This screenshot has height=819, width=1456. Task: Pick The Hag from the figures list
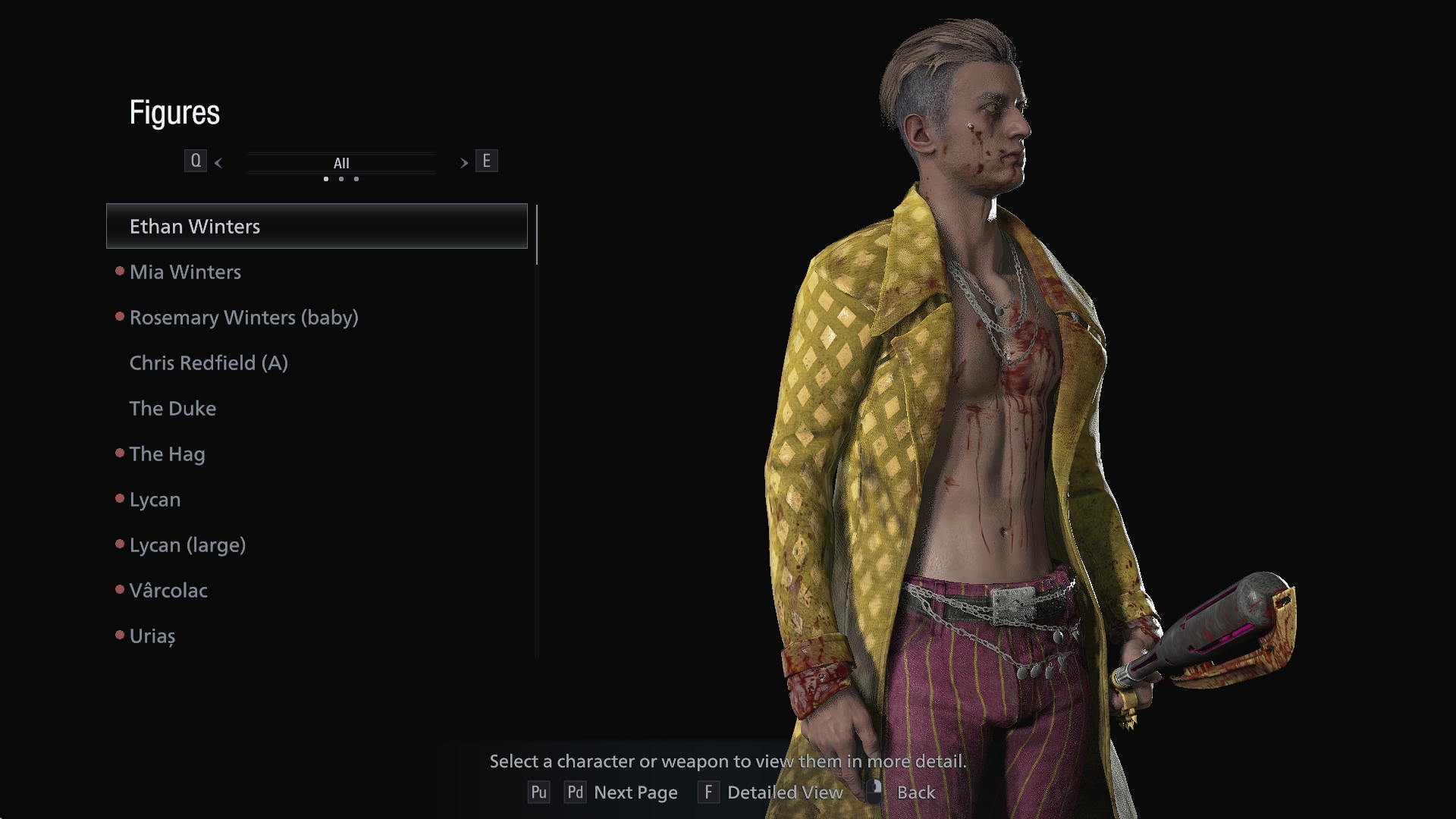pos(167,454)
